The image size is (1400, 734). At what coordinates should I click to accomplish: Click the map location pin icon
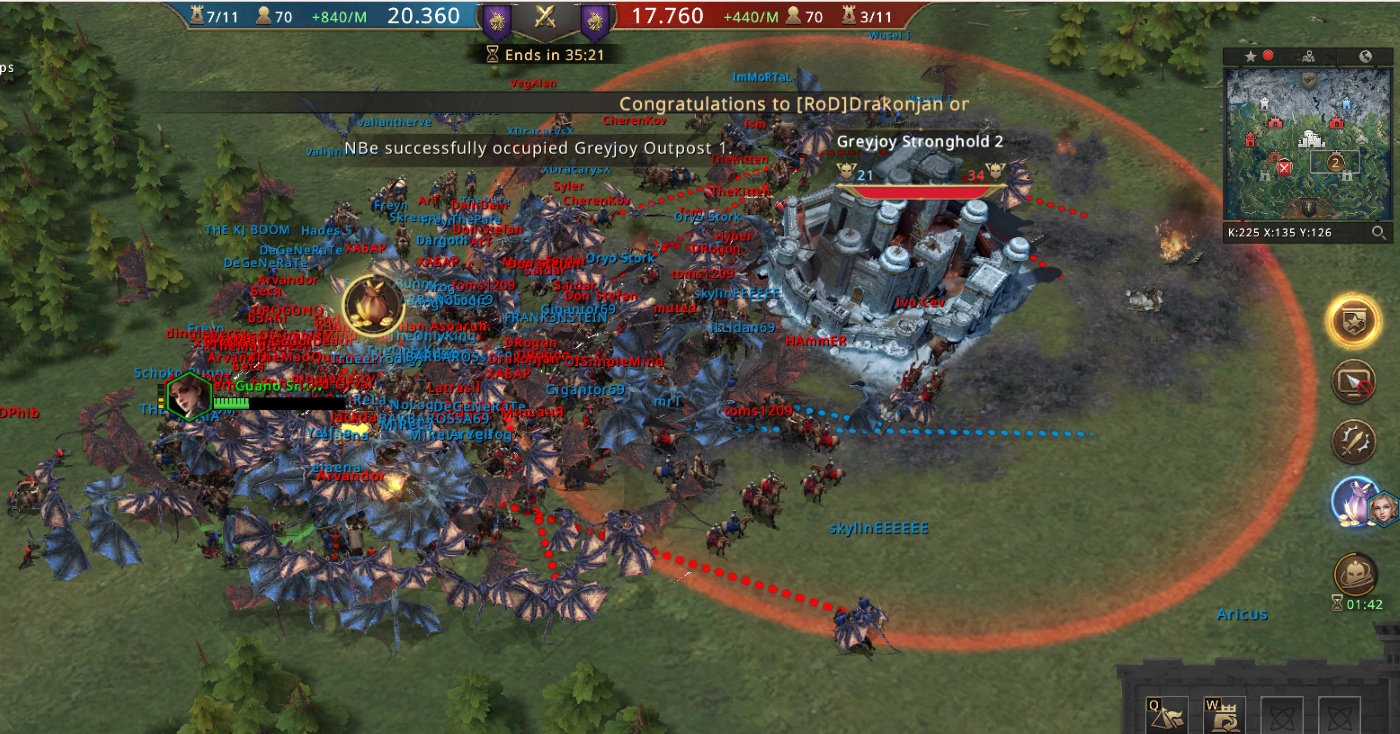[1307, 56]
